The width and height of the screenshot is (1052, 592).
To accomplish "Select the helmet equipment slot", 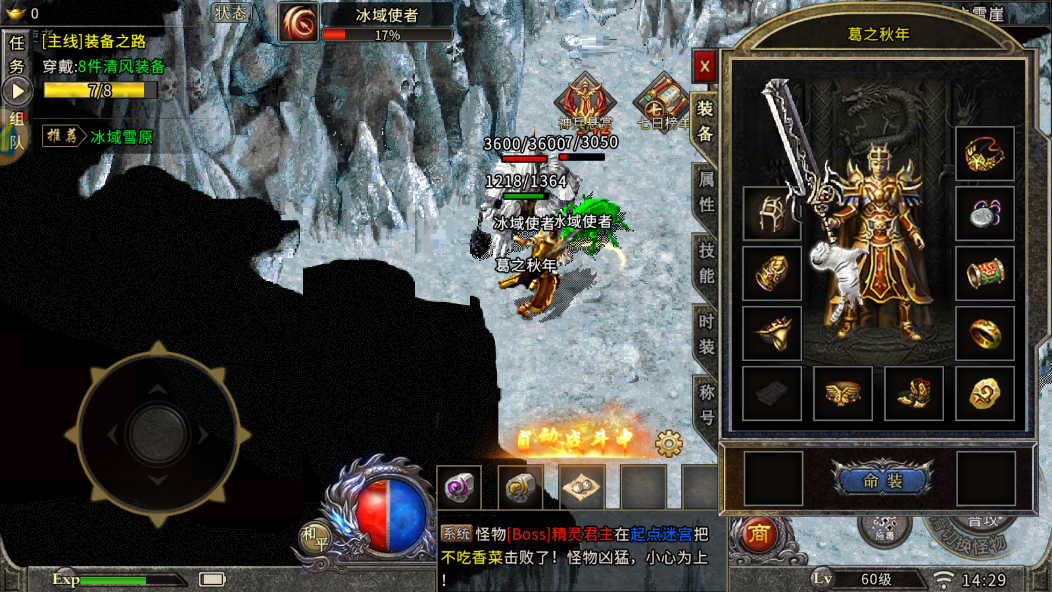I will pos(772,213).
